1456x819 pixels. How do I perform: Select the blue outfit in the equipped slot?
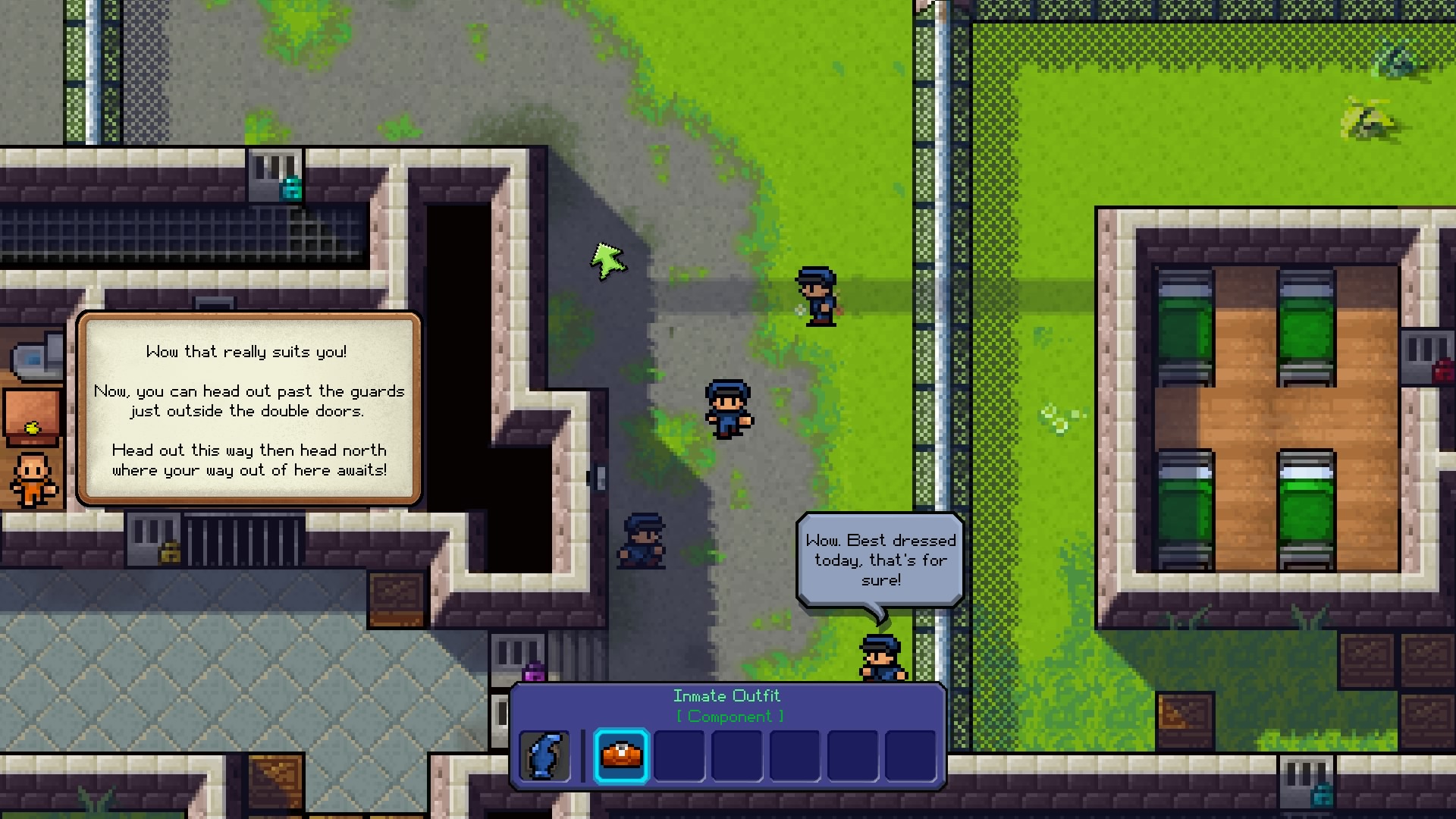(x=544, y=755)
